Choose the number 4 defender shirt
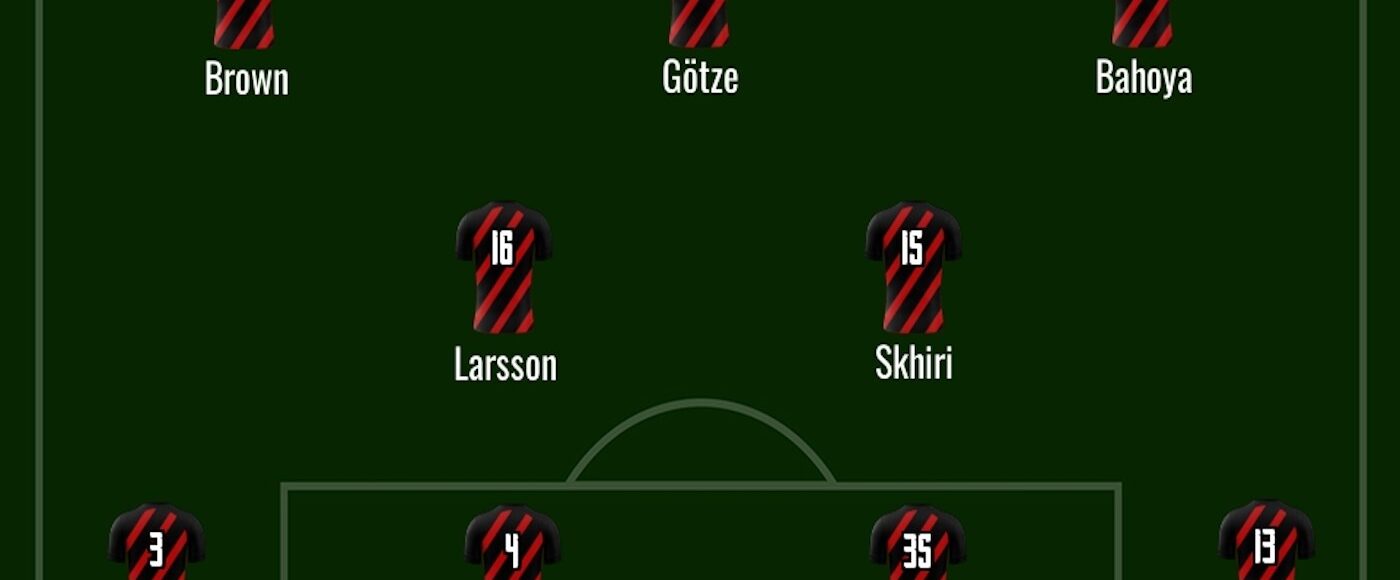This screenshot has width=1400, height=580. [512, 547]
